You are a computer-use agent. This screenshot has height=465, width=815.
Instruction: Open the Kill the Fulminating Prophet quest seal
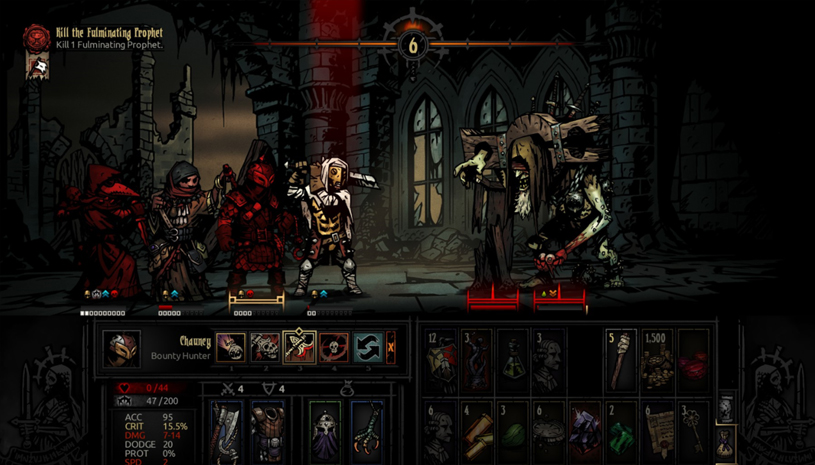37,39
